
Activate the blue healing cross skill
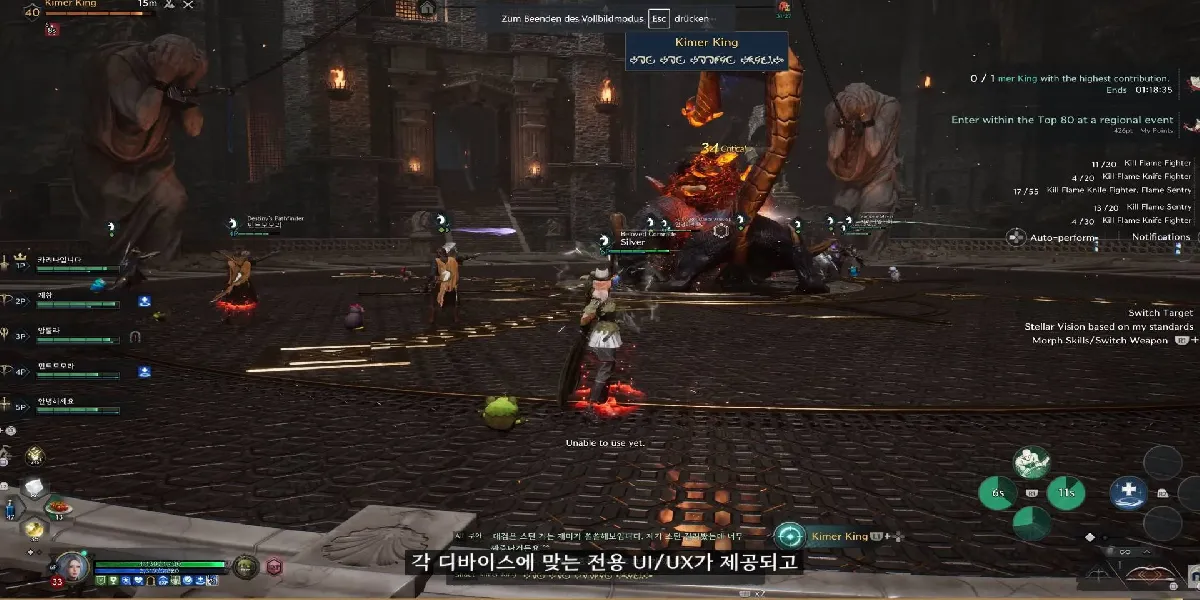1128,492
